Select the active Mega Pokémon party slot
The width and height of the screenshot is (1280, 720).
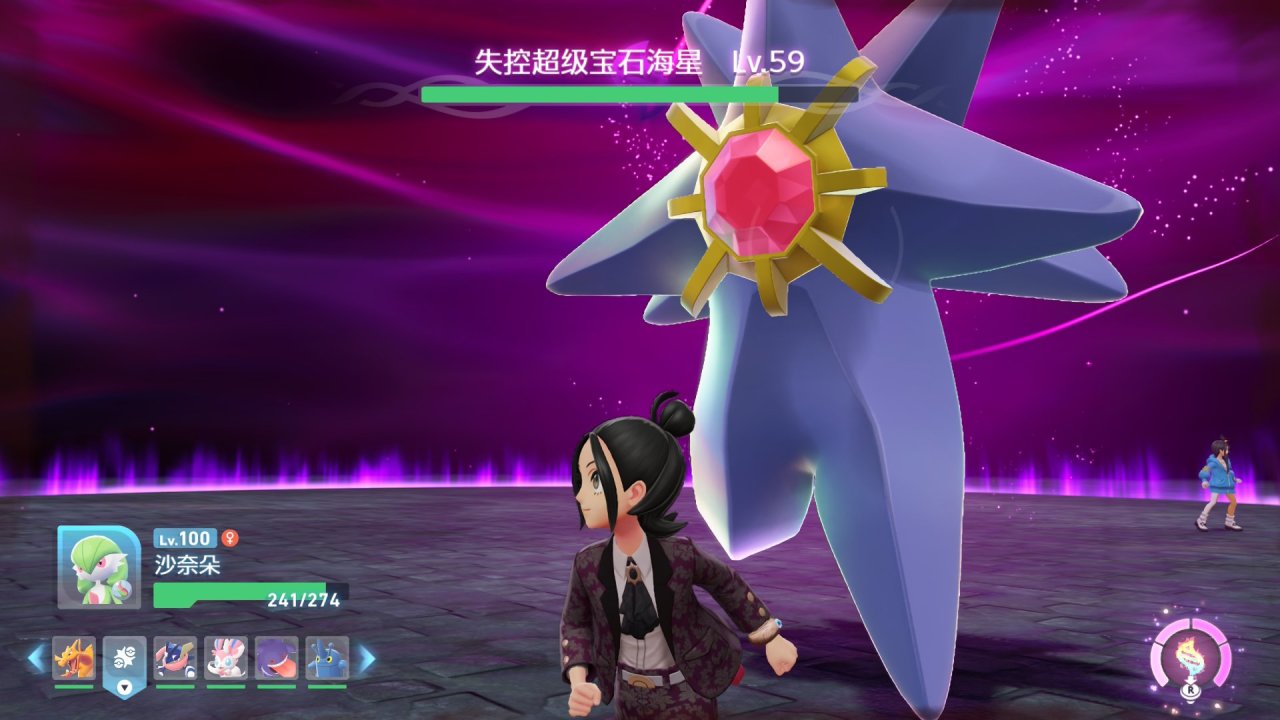[x=125, y=660]
